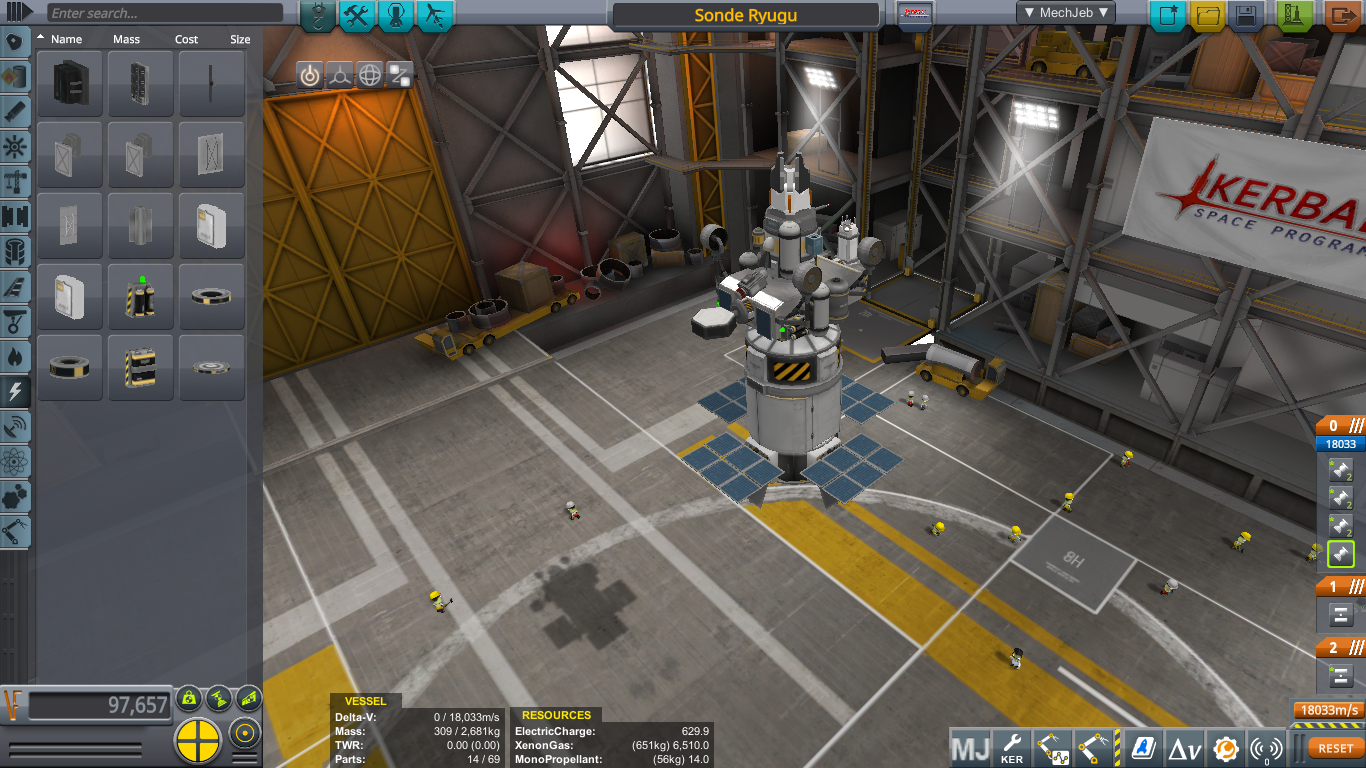Launch the vessel with the green button
This screenshot has width=1366, height=768.
(1295, 15)
